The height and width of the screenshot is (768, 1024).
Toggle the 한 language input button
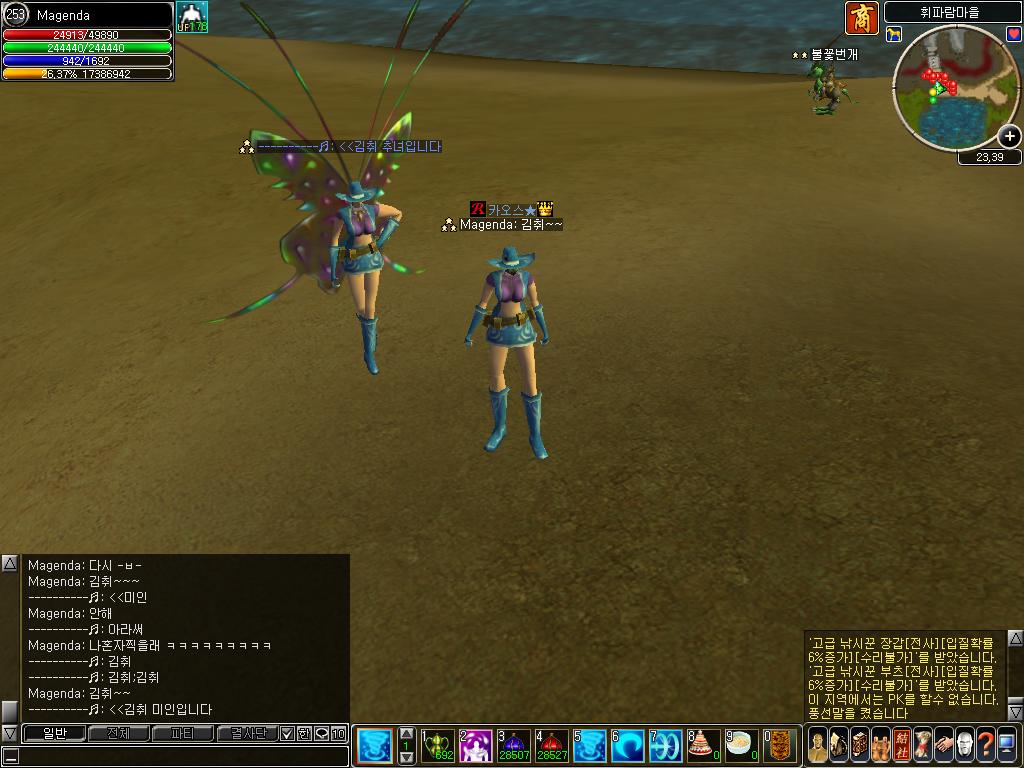304,734
